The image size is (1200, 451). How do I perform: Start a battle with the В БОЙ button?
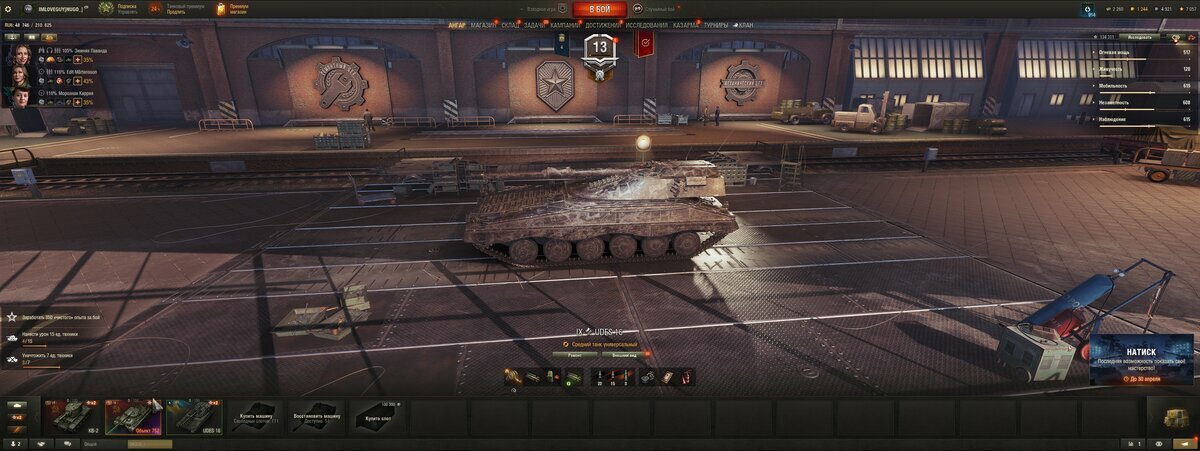(x=600, y=9)
